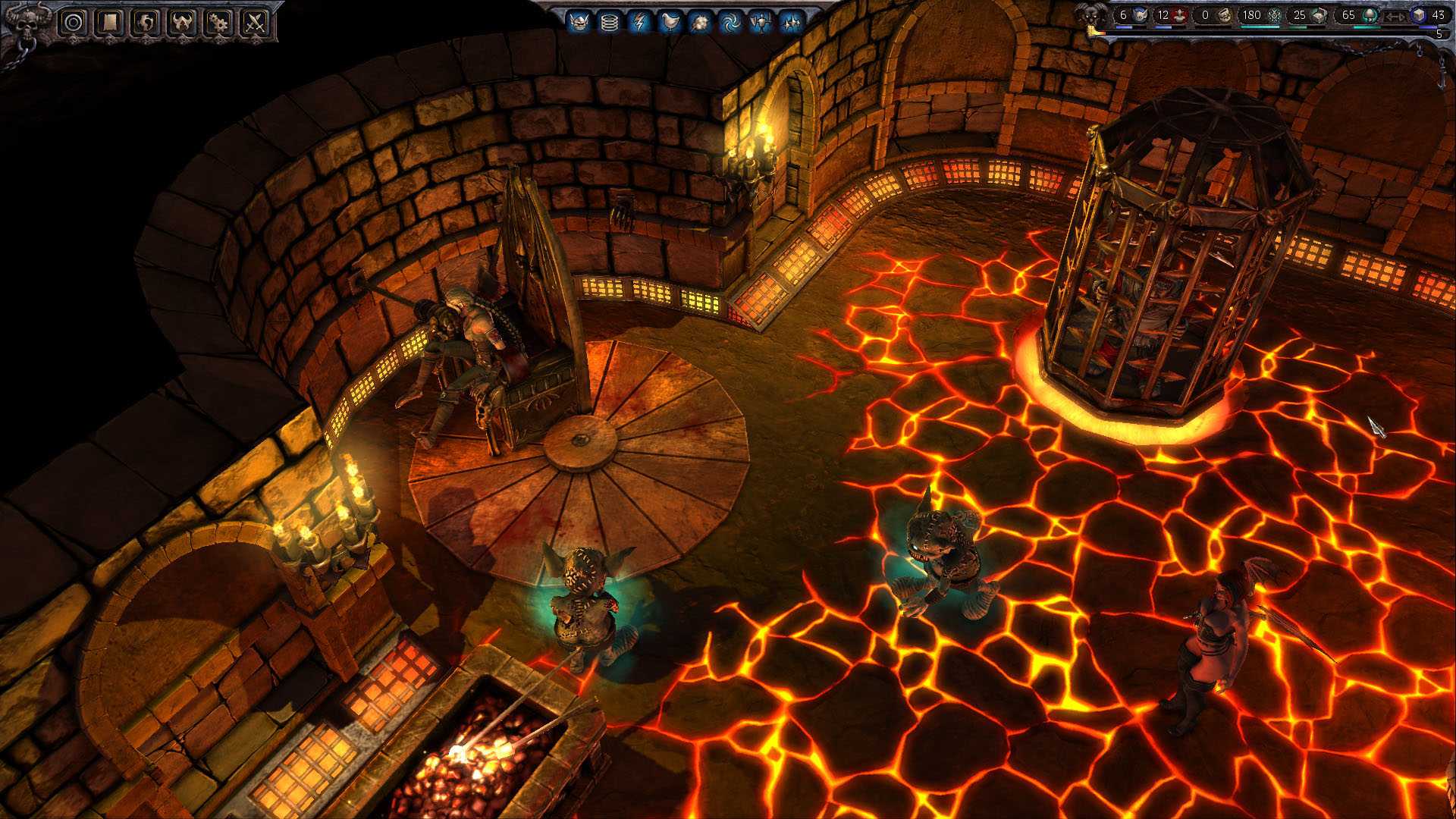
Task: Click the goblin head spell icon
Action: tap(581, 20)
